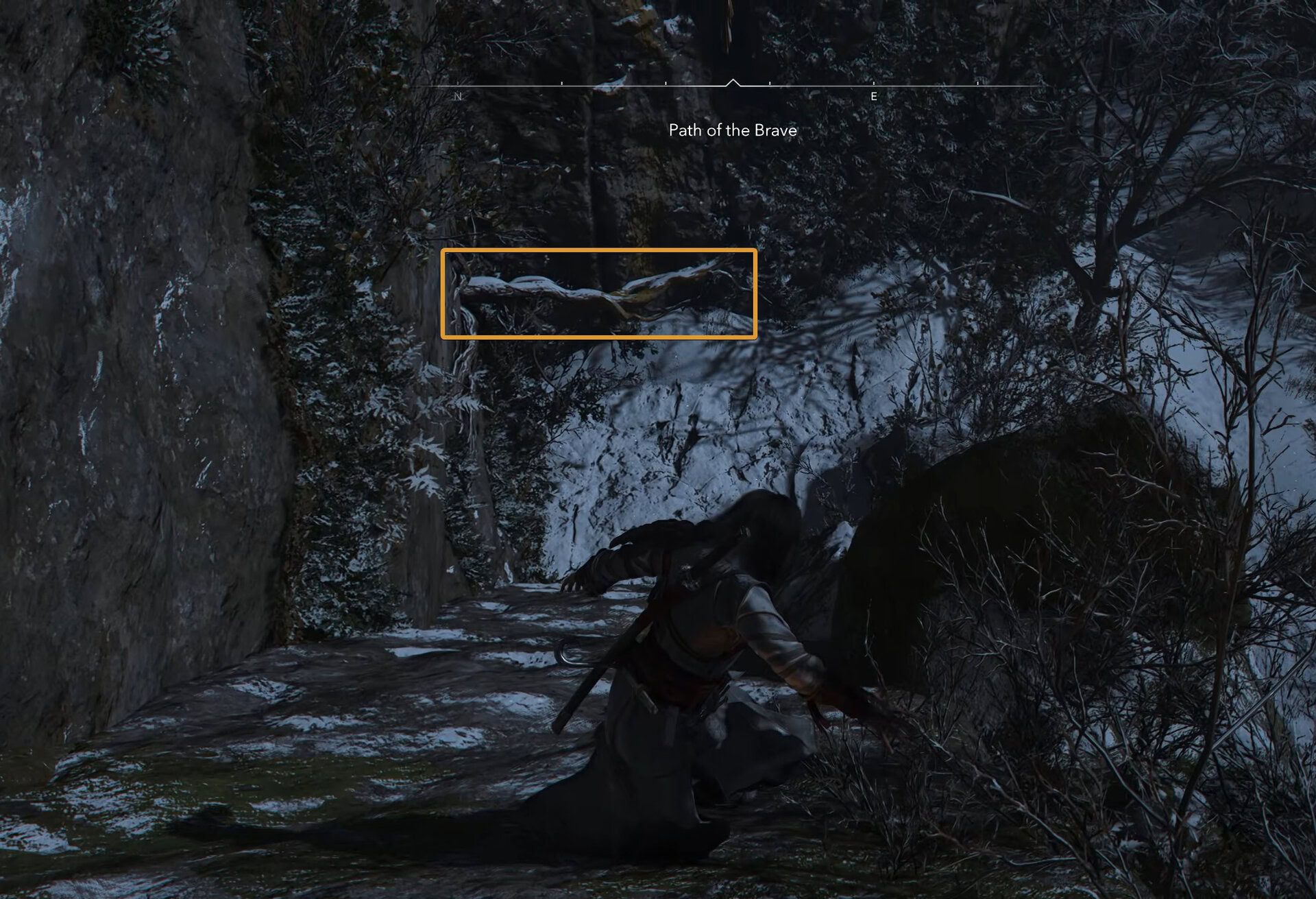The height and width of the screenshot is (899, 1316).
Task: Click the top edge of the orange highlight box
Action: pos(600,251)
